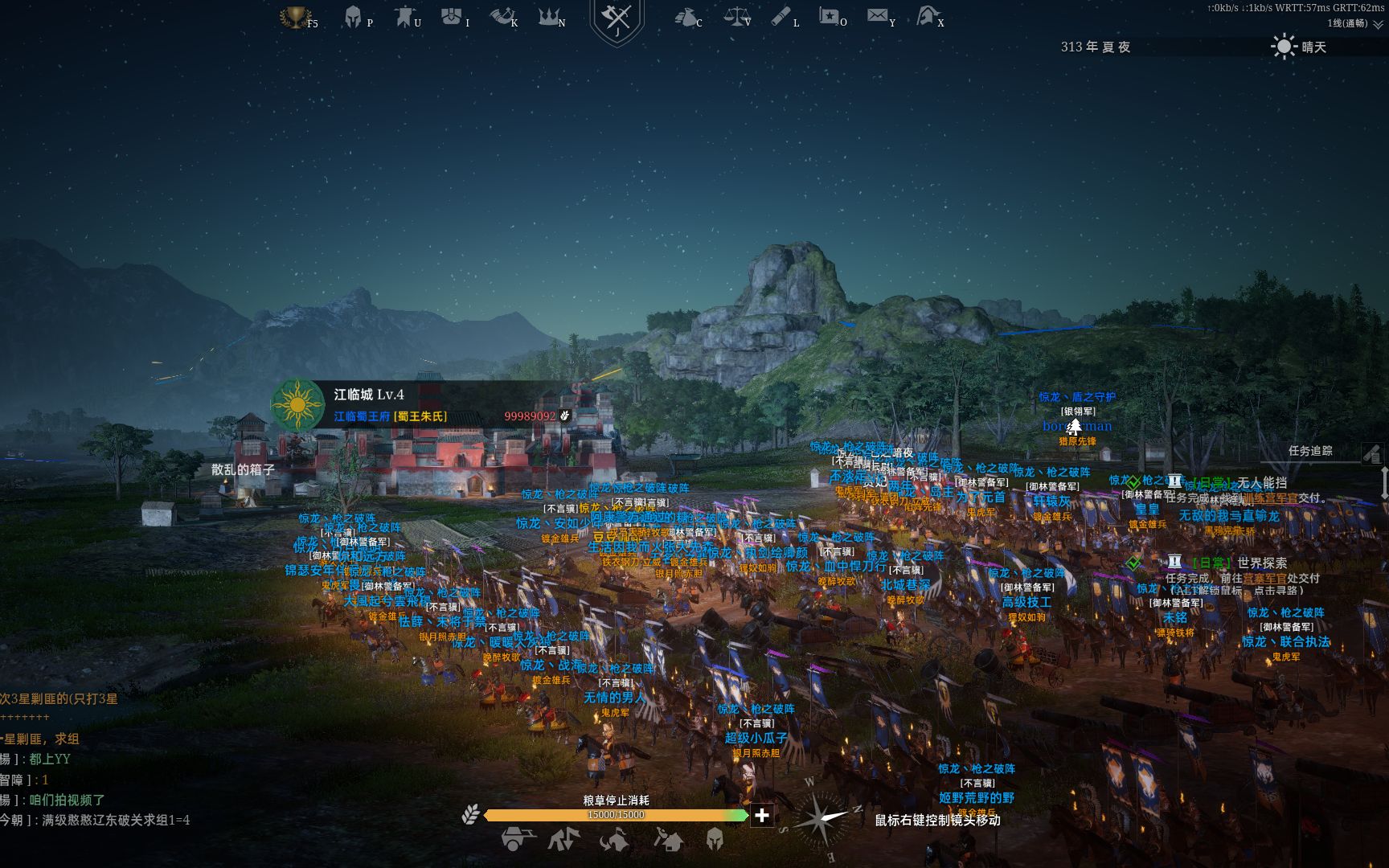Select the 江临城 Lv.4 city nameplate
Image resolution: width=1389 pixels, height=868 pixels.
[x=369, y=395]
